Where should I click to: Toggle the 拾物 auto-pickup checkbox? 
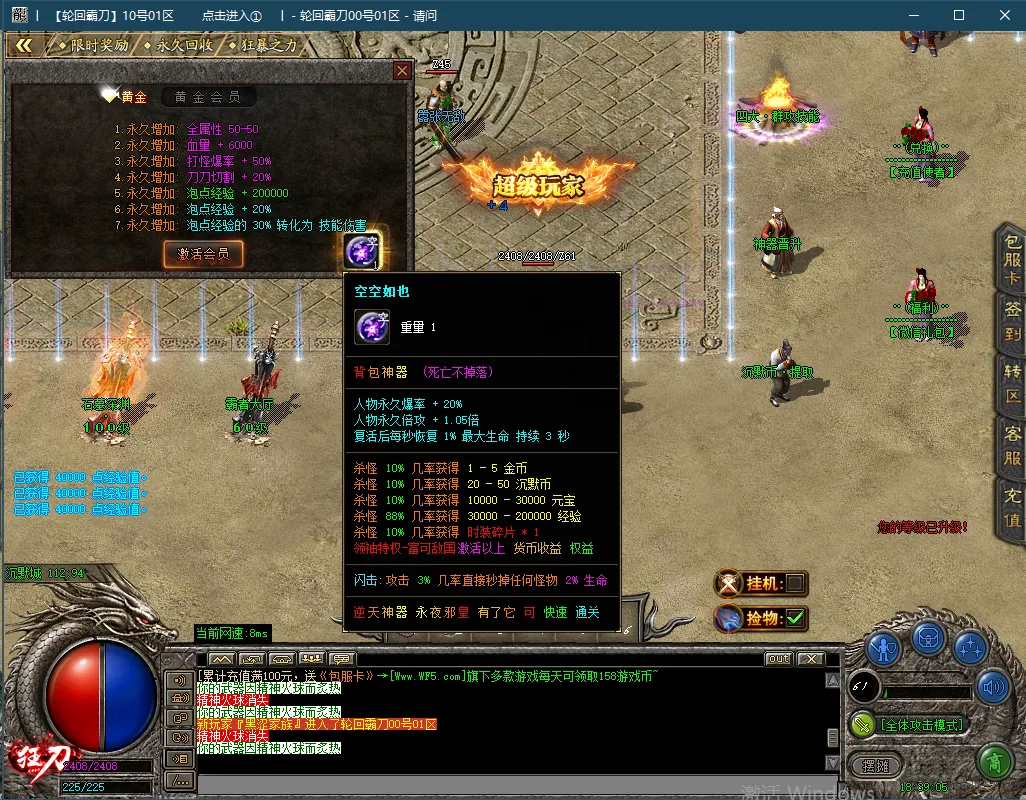(x=795, y=619)
